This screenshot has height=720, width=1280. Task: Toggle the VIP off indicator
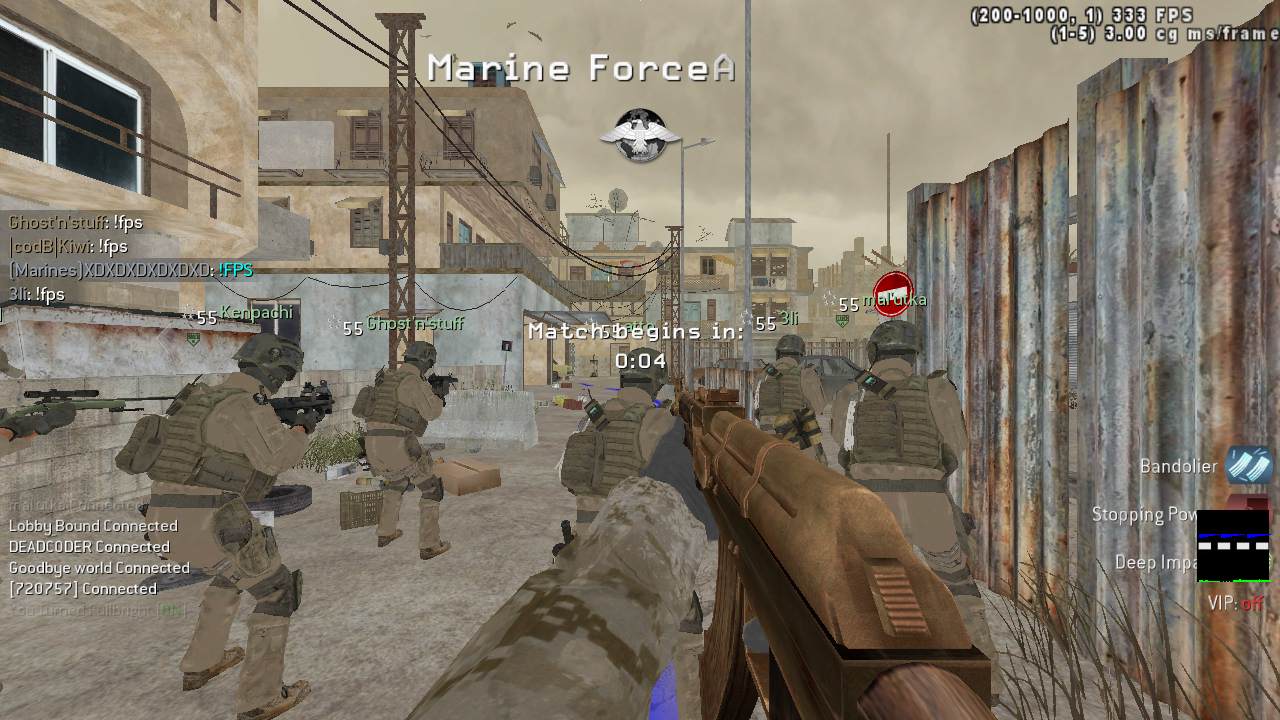1236,603
